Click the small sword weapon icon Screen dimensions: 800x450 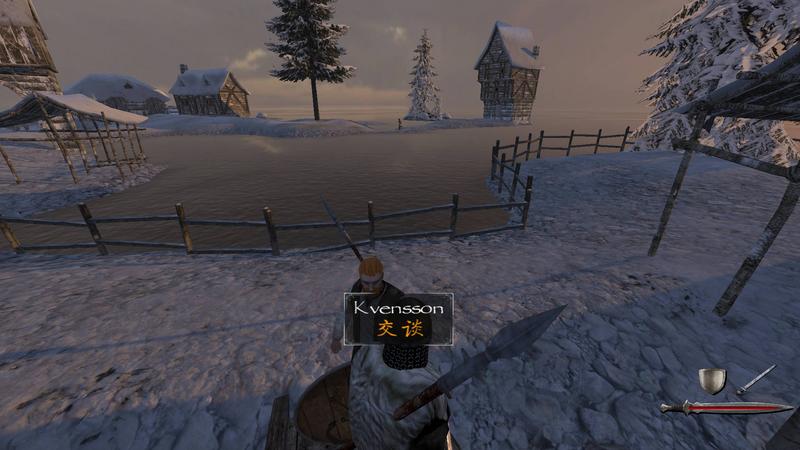point(756,379)
